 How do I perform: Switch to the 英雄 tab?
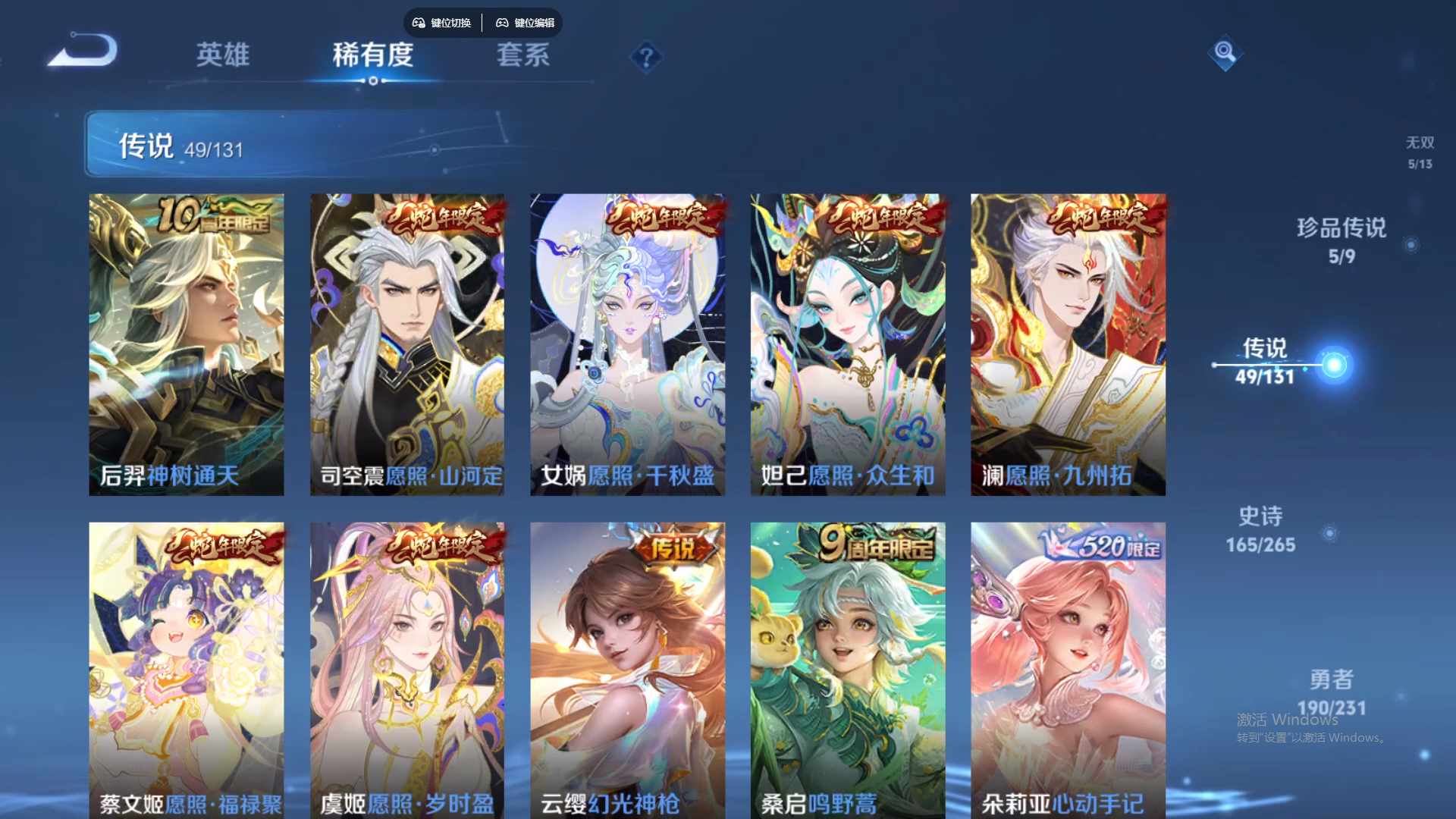[224, 55]
